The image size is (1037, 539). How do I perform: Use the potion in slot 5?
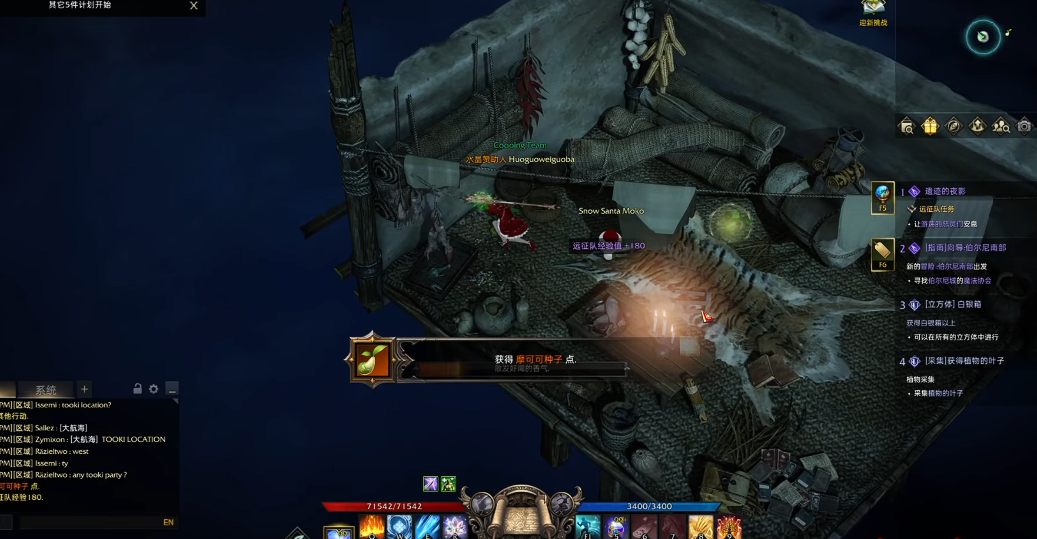point(613,528)
